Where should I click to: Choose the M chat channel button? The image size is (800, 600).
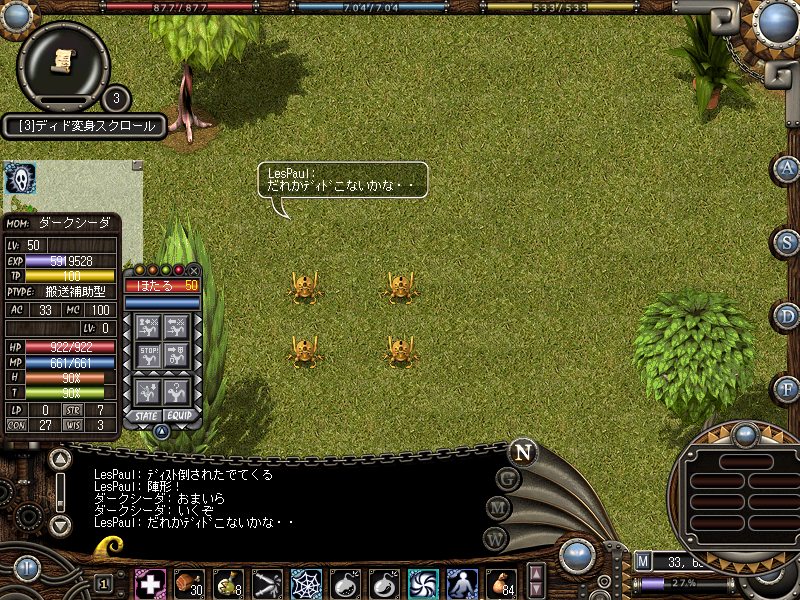click(499, 508)
